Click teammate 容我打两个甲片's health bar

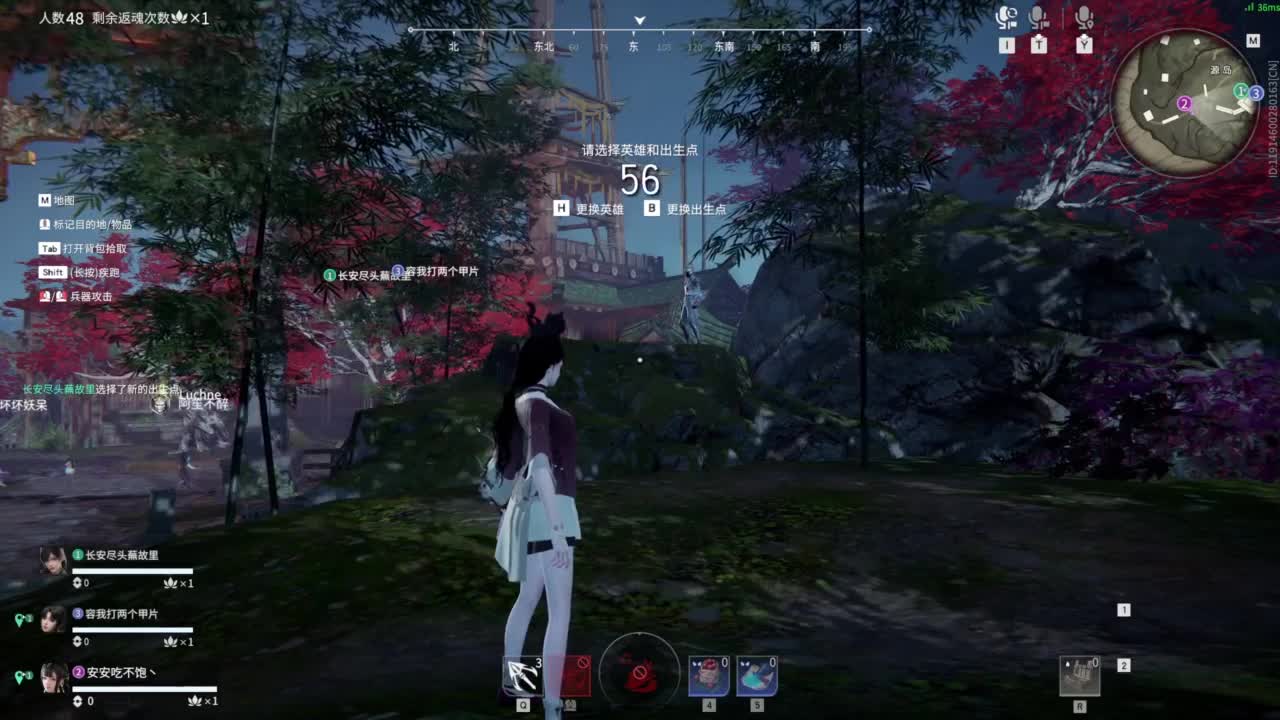pos(132,629)
